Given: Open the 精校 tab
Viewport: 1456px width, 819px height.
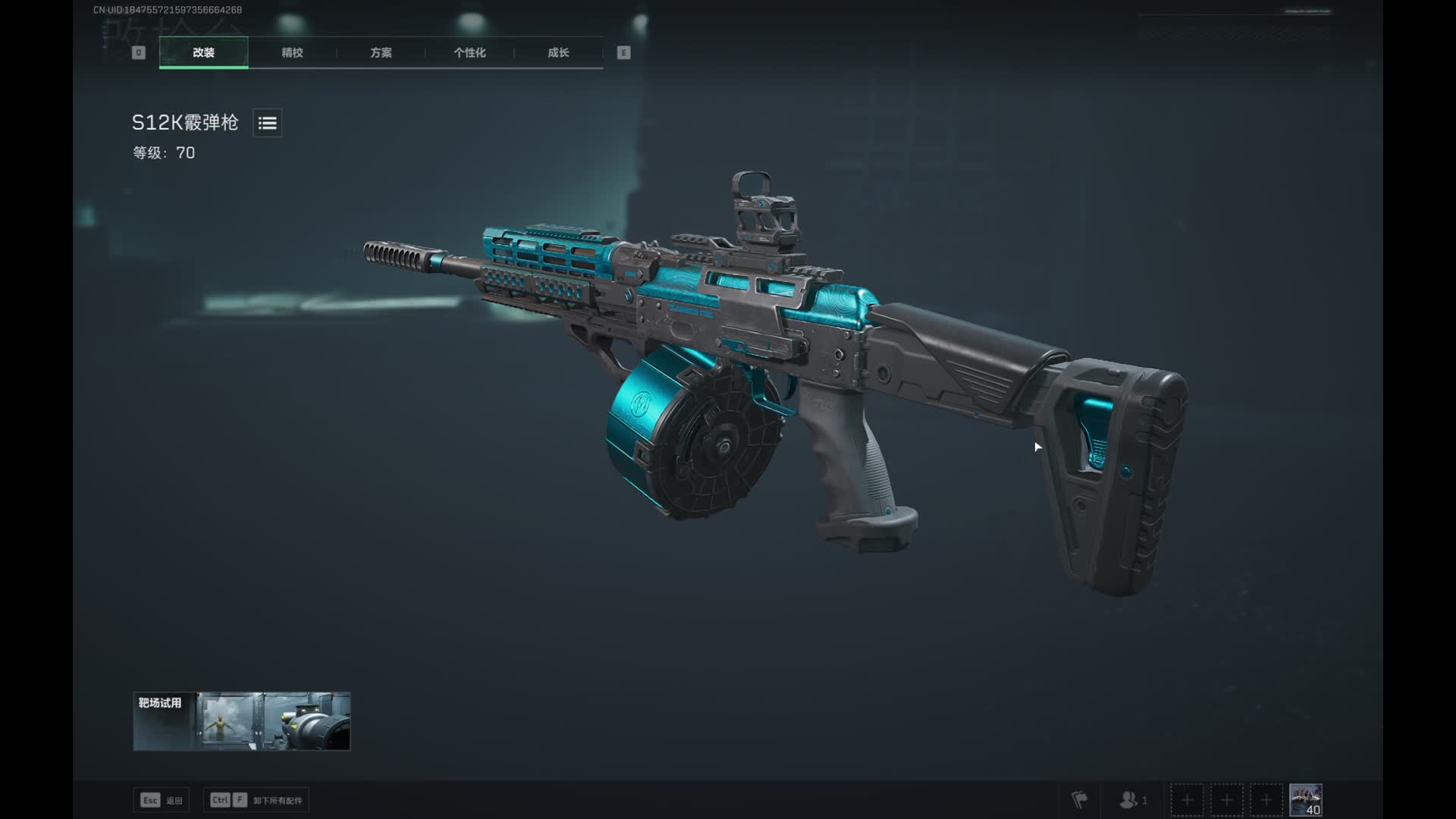Looking at the screenshot, I should coord(292,52).
